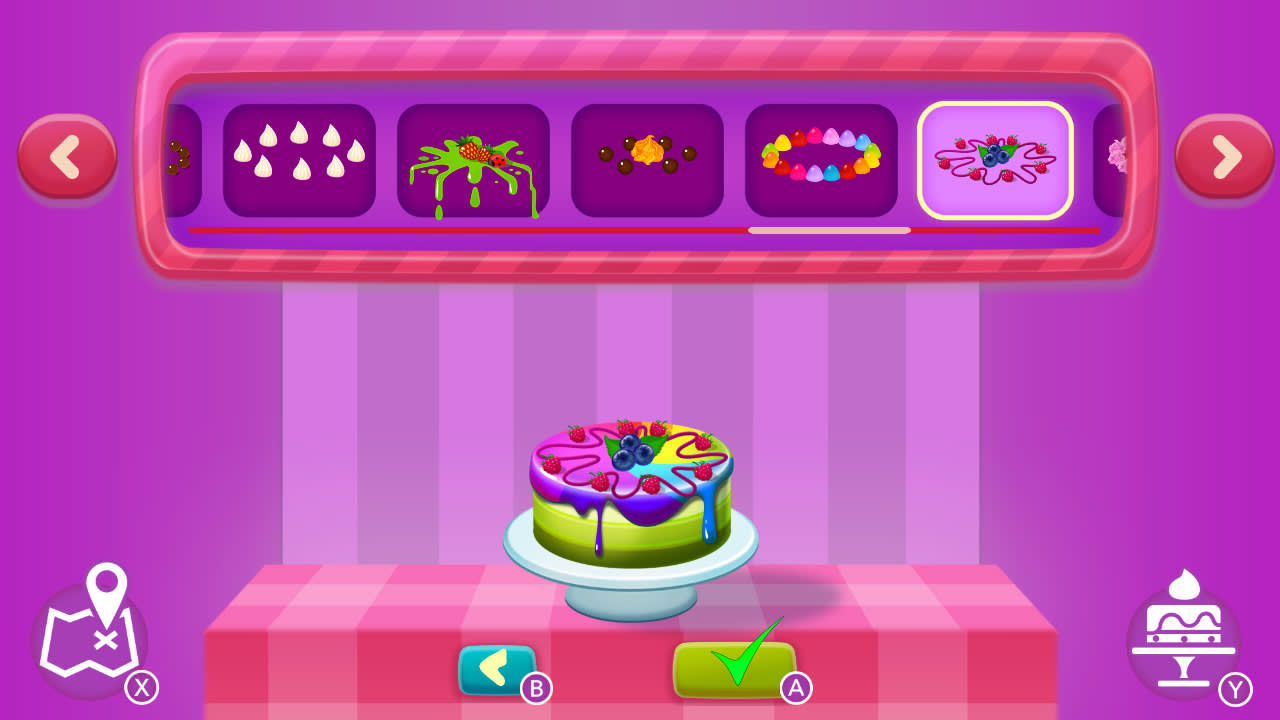Click the white scroll indicator segment
Image resolution: width=1280 pixels, height=720 pixels.
click(x=830, y=231)
